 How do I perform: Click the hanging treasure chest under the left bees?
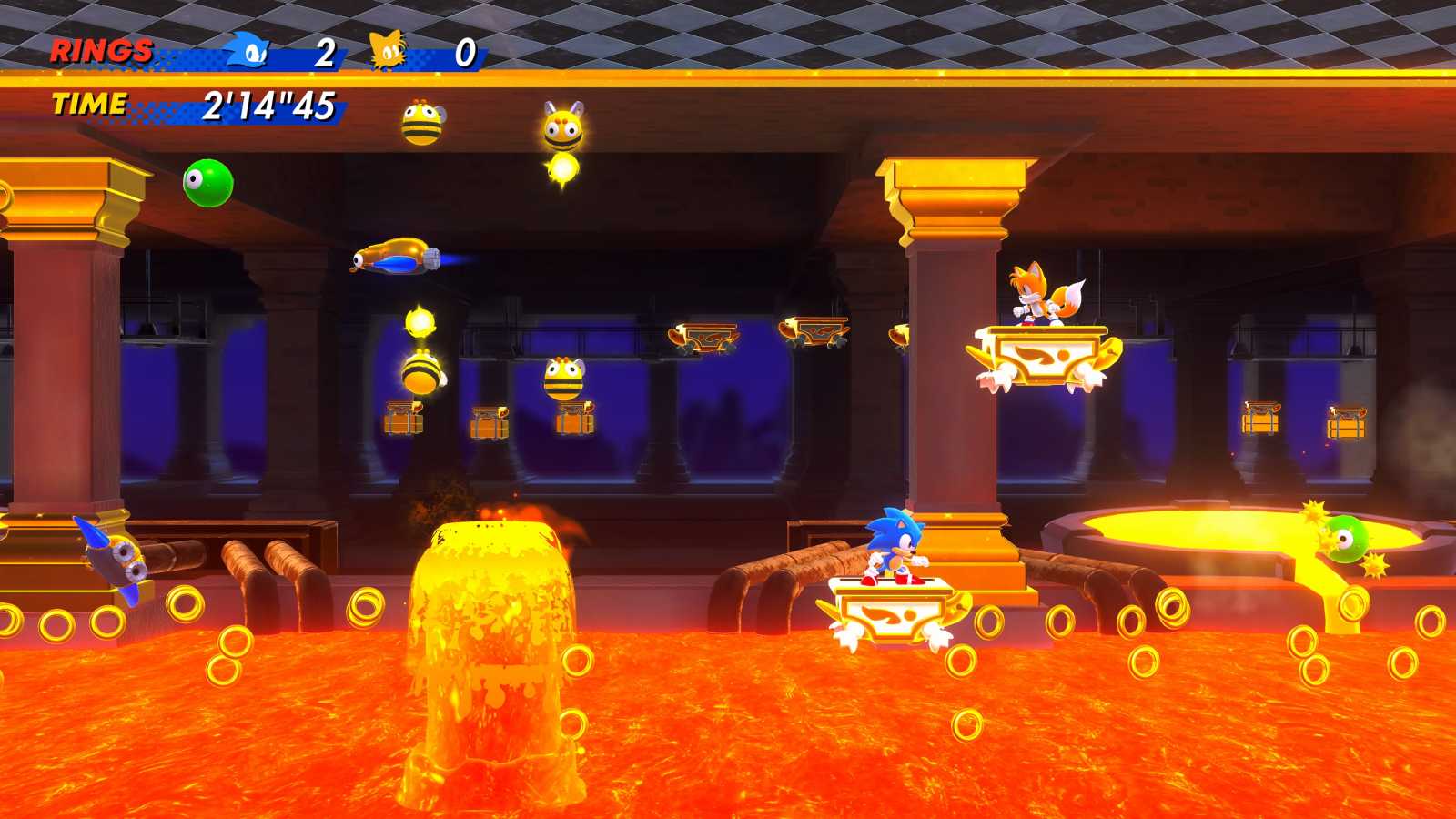(403, 420)
